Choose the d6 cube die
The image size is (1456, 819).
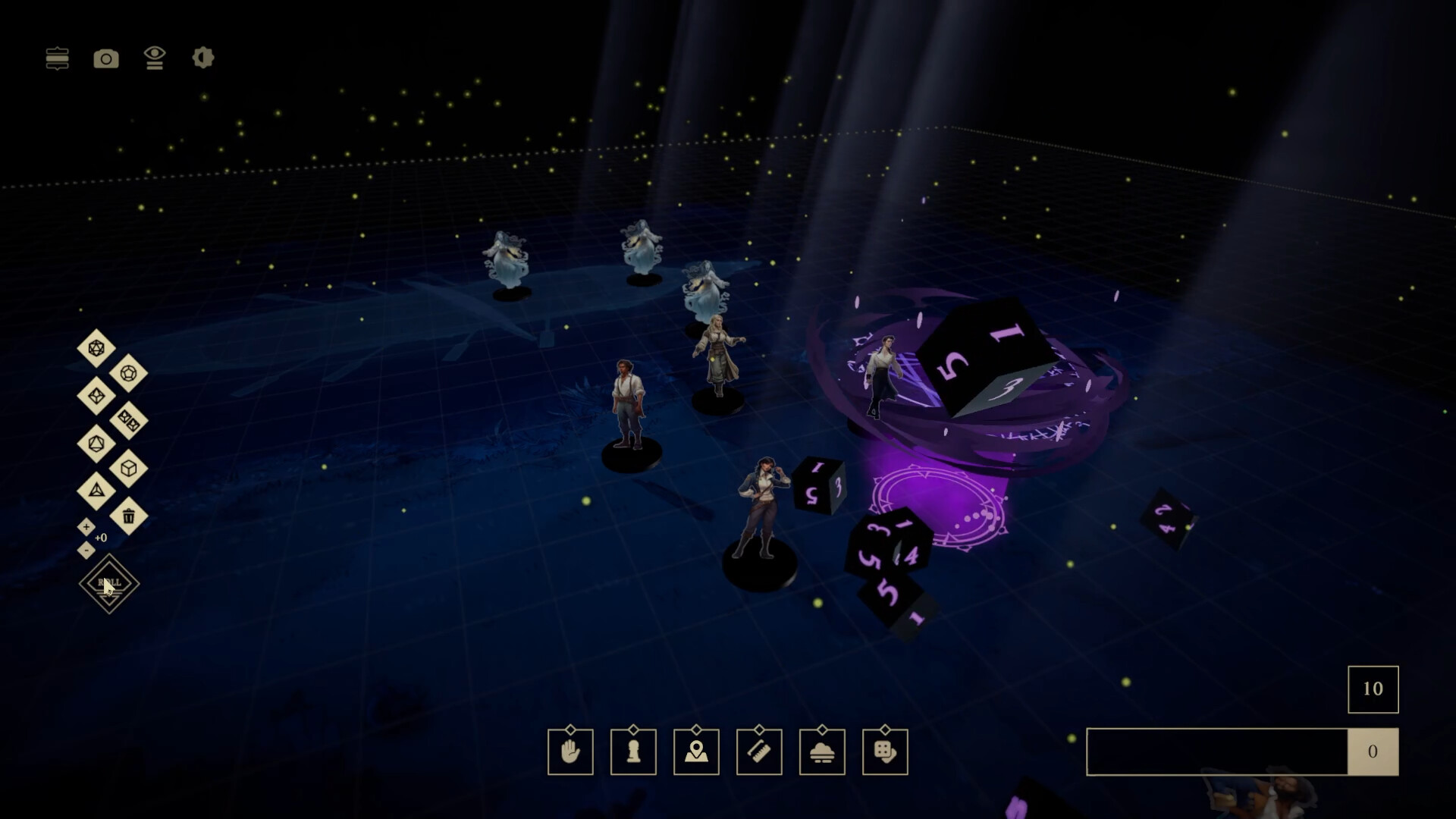point(128,466)
